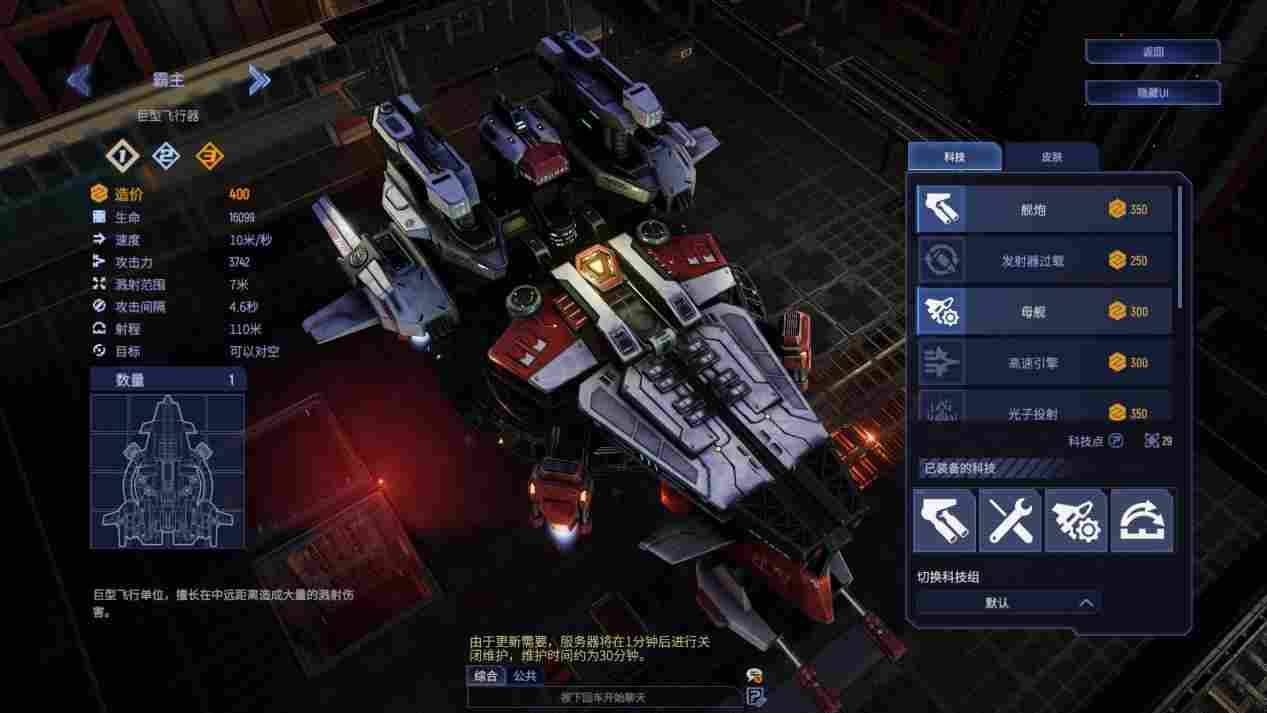Select the level 2 blue rank icon
Image resolution: width=1267 pixels, height=713 pixels.
pos(165,156)
